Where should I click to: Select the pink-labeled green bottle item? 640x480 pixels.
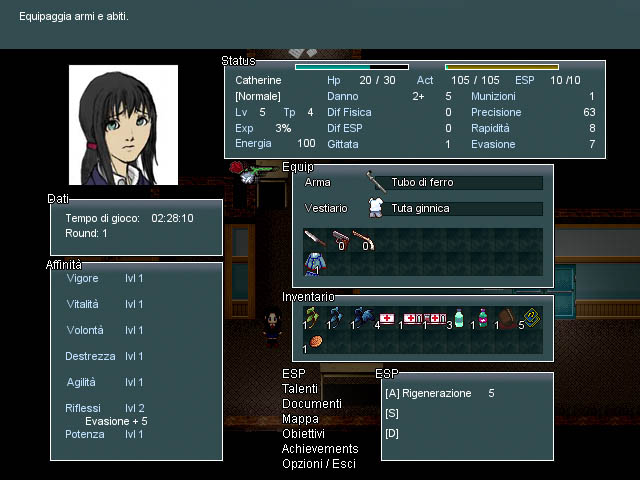[x=482, y=318]
